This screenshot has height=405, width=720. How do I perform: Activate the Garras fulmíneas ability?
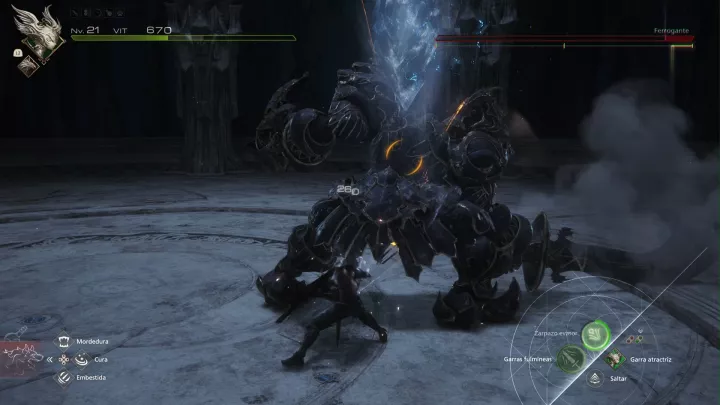[570, 358]
